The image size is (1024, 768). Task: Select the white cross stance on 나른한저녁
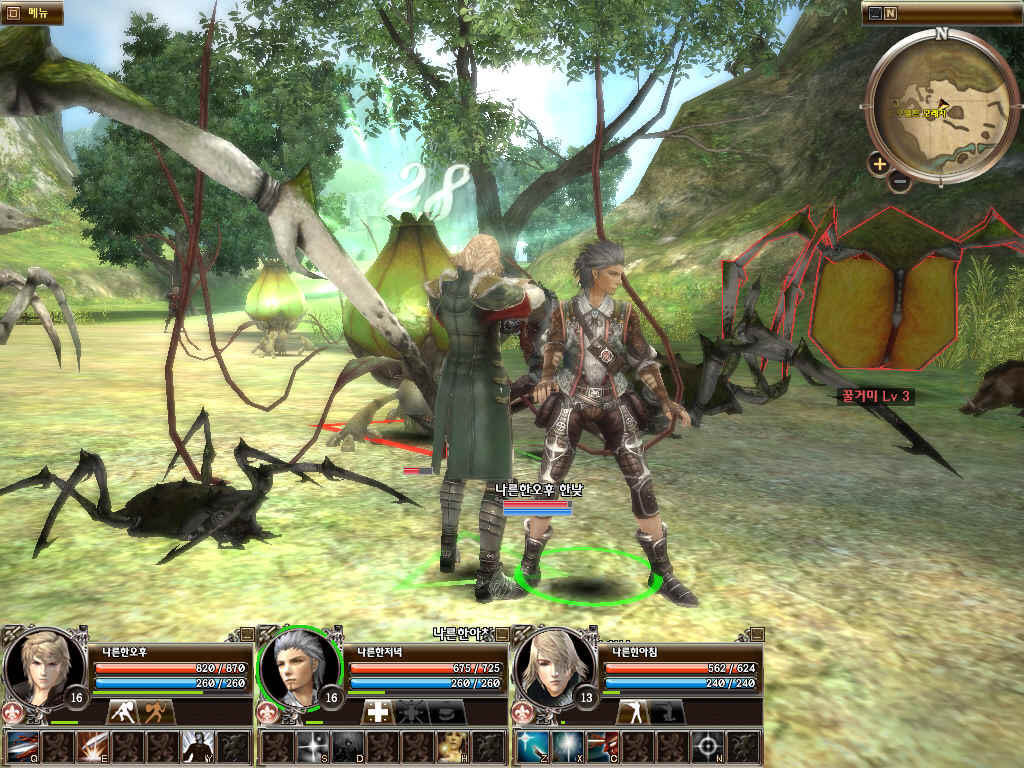(x=377, y=712)
